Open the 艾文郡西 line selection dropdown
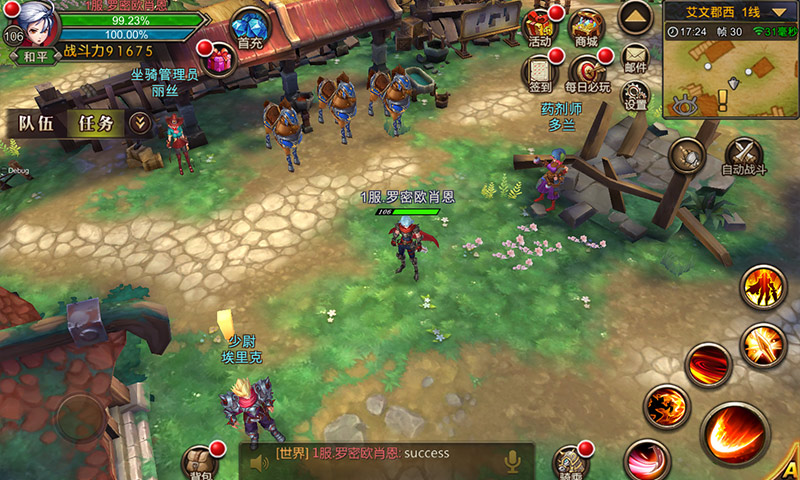Viewport: 800px width, 480px height. [730, 12]
